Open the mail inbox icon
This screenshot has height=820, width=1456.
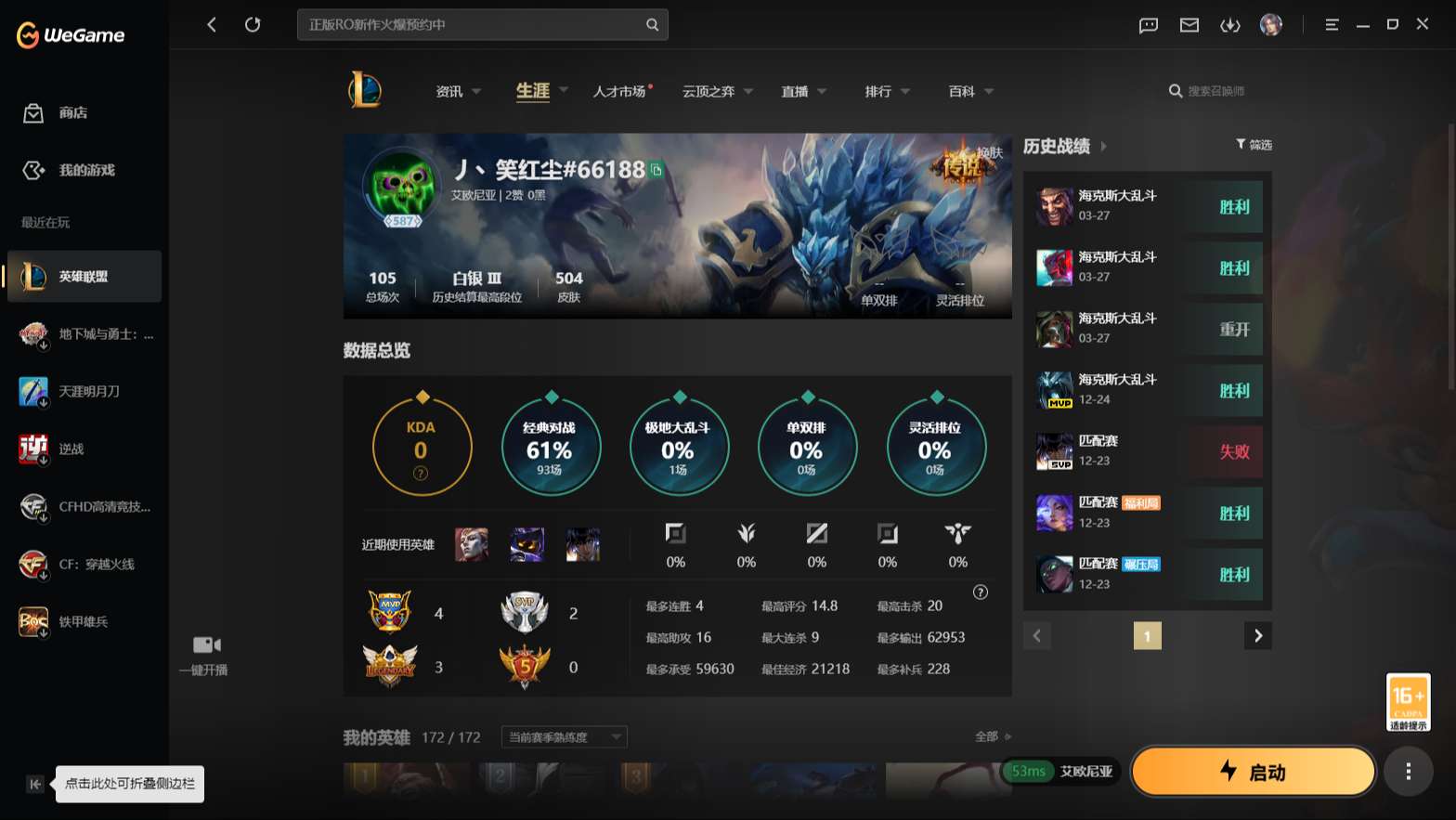click(x=1189, y=25)
